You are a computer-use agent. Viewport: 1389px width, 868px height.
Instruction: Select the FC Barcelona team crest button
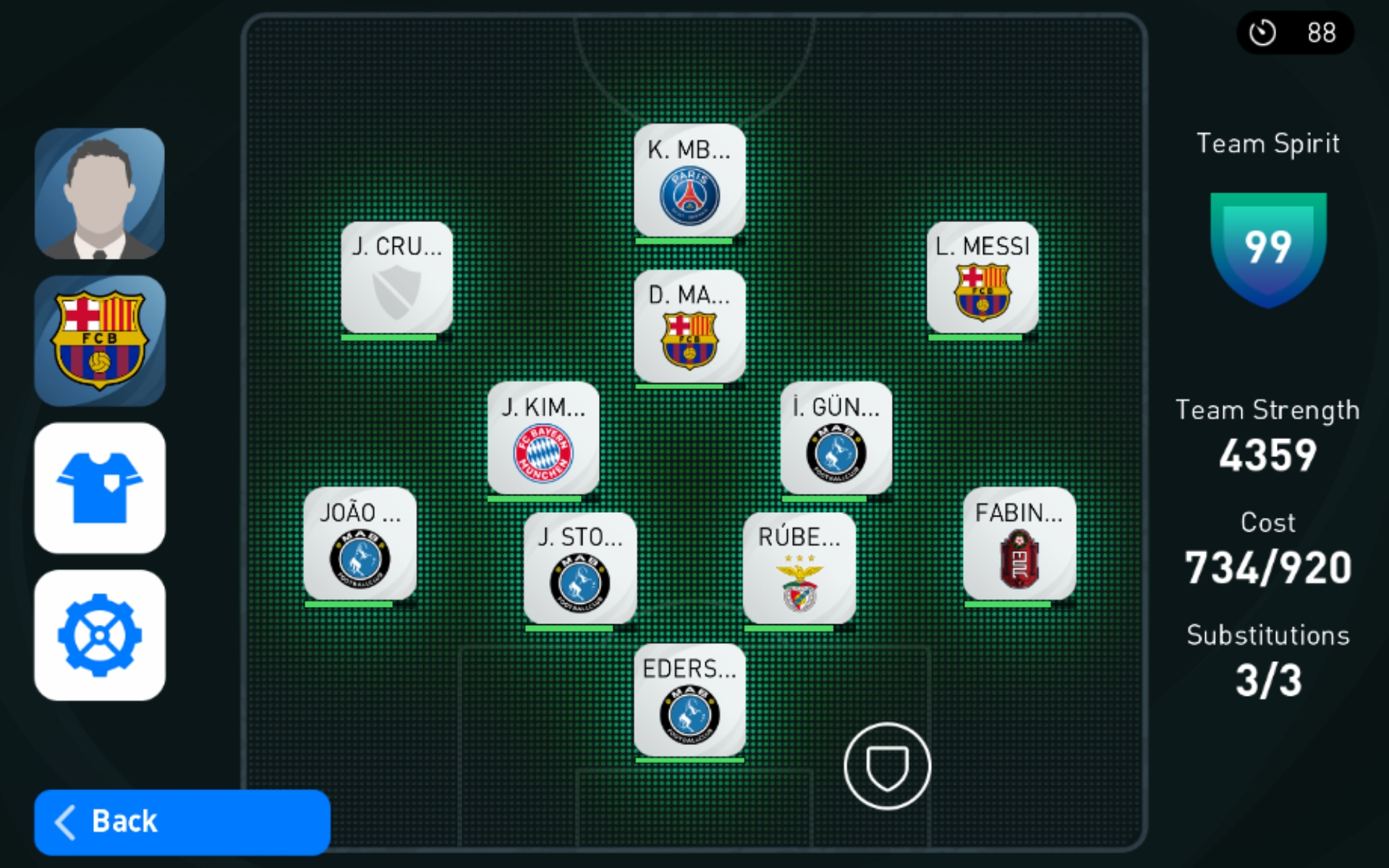(x=100, y=341)
